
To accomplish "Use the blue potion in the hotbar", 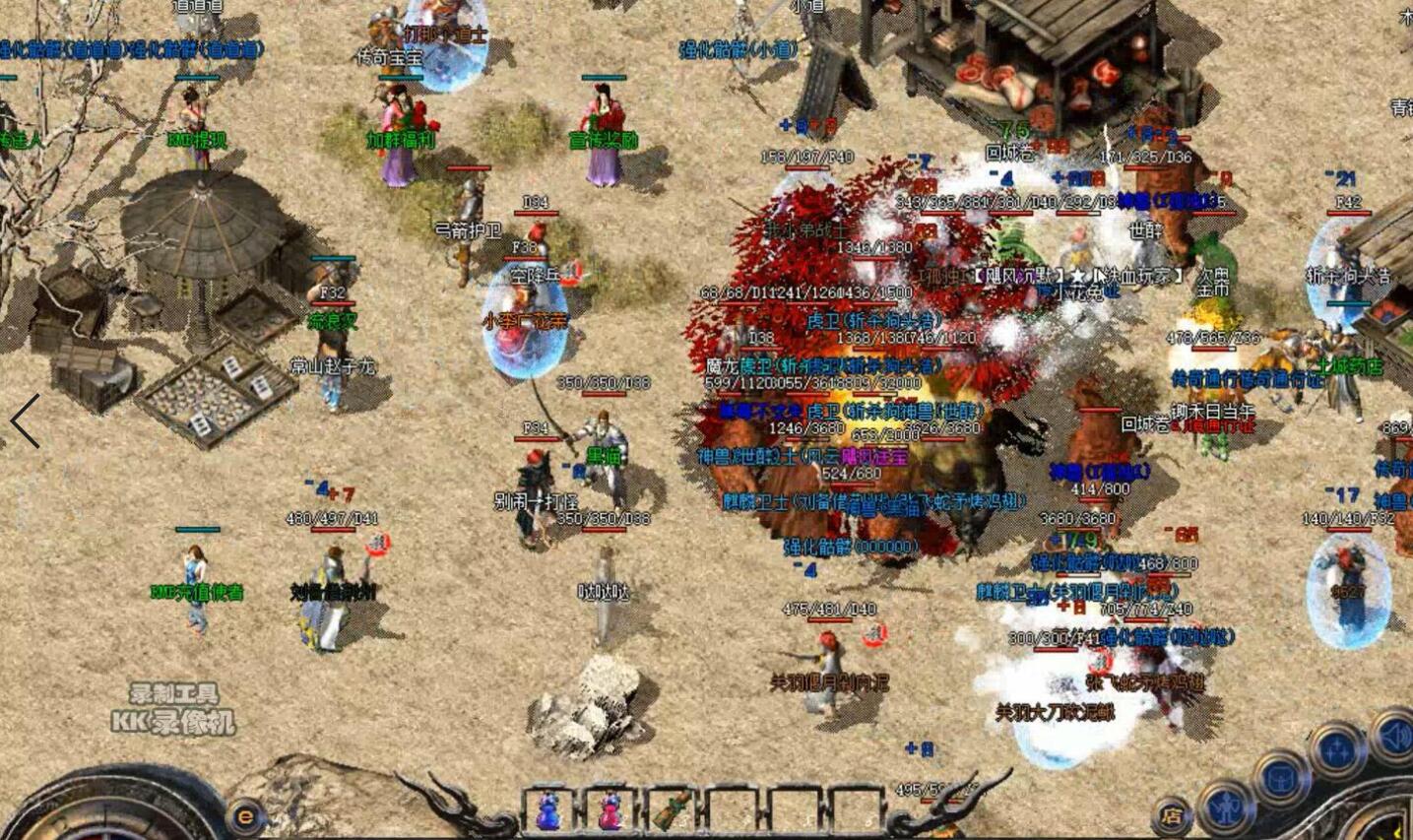I will click(x=547, y=811).
